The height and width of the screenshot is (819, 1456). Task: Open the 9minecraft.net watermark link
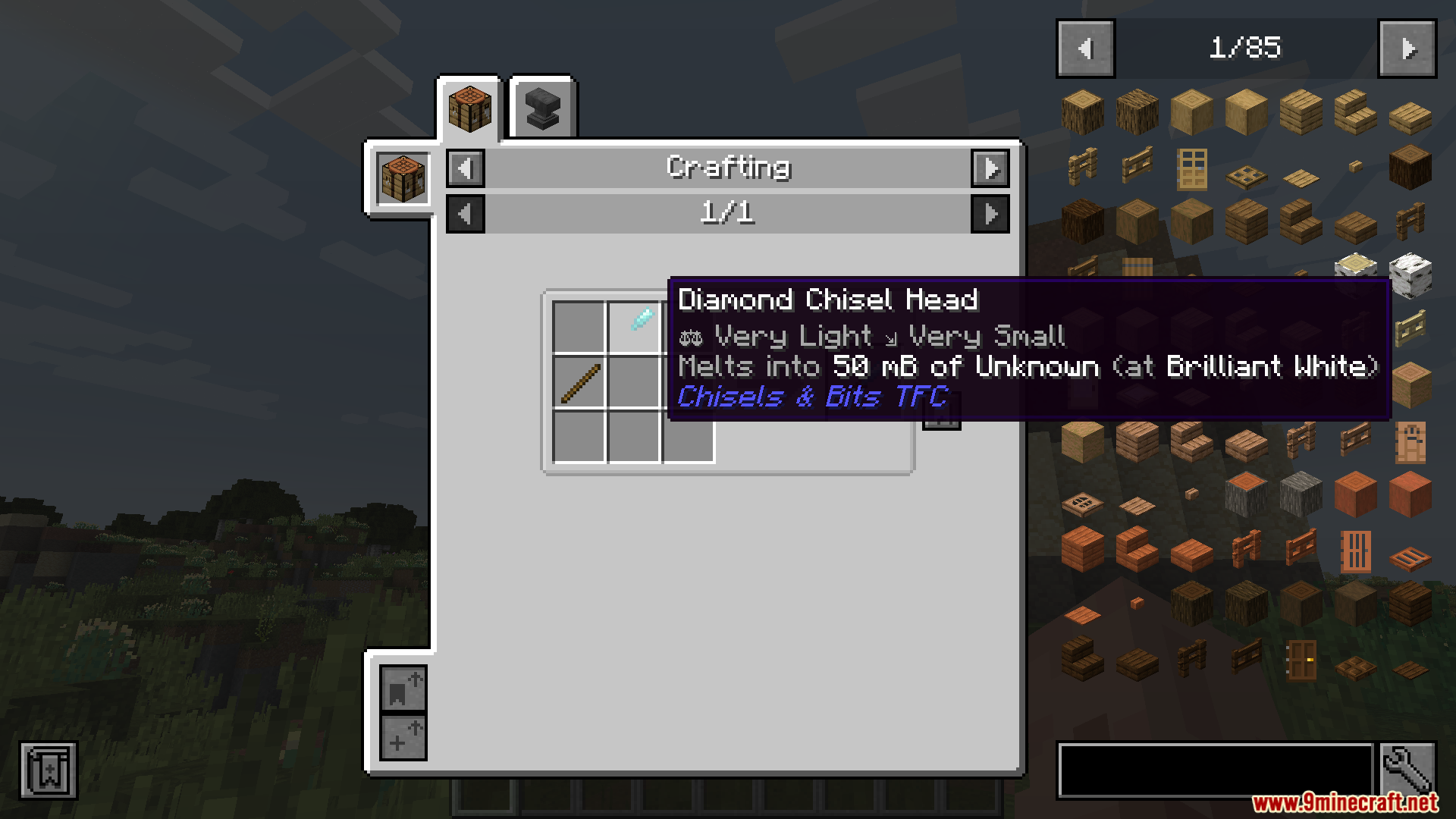1344,802
